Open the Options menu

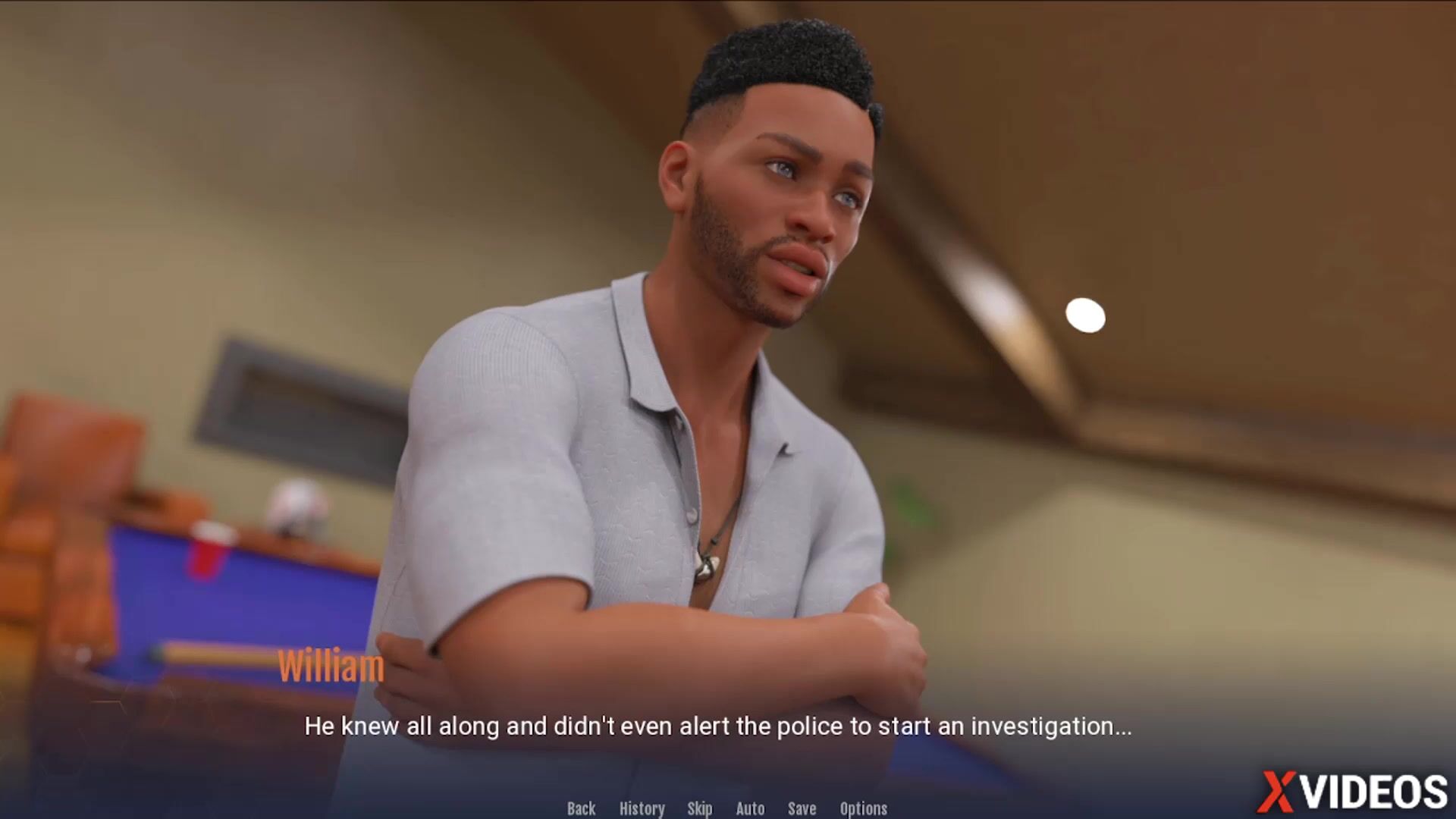863,808
